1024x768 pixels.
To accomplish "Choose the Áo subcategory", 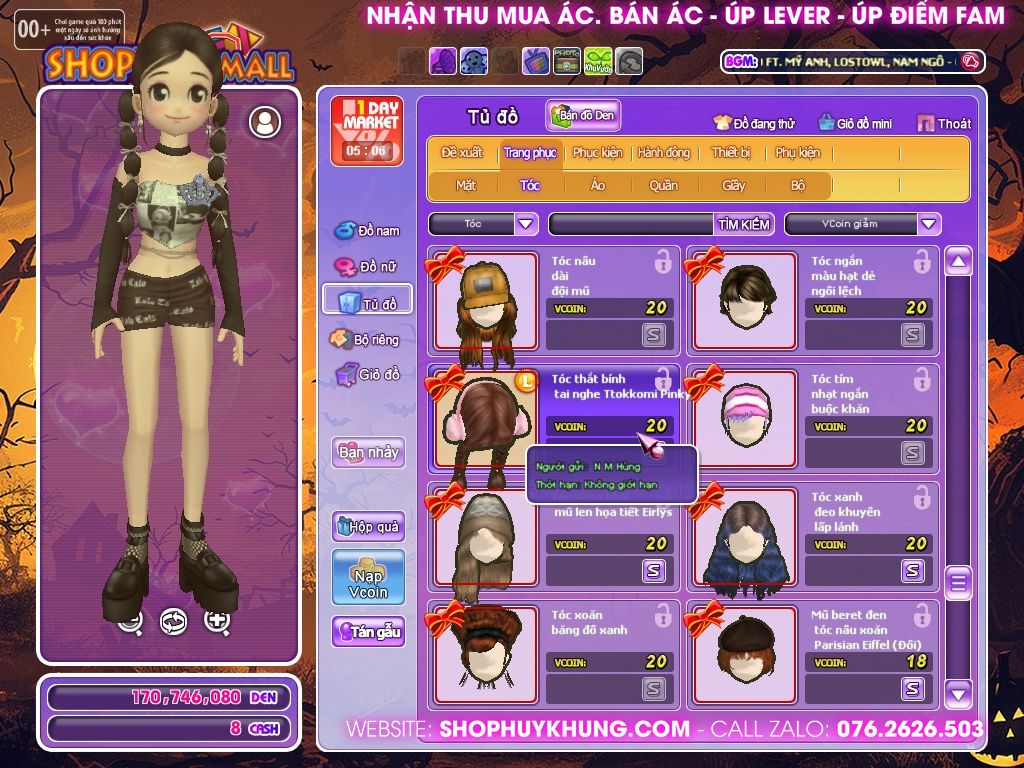I will [598, 185].
